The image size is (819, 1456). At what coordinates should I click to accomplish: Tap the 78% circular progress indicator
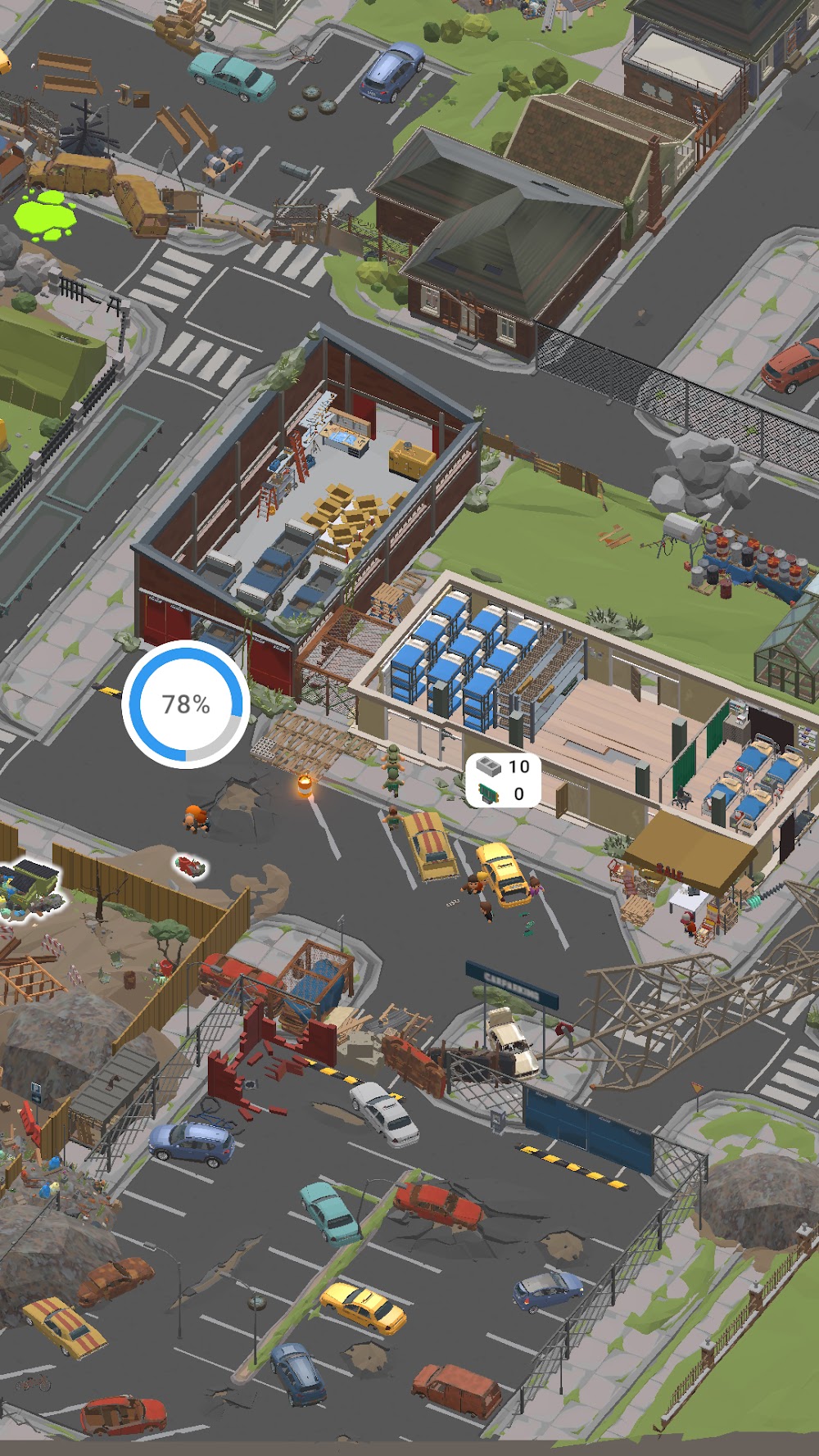(186, 704)
